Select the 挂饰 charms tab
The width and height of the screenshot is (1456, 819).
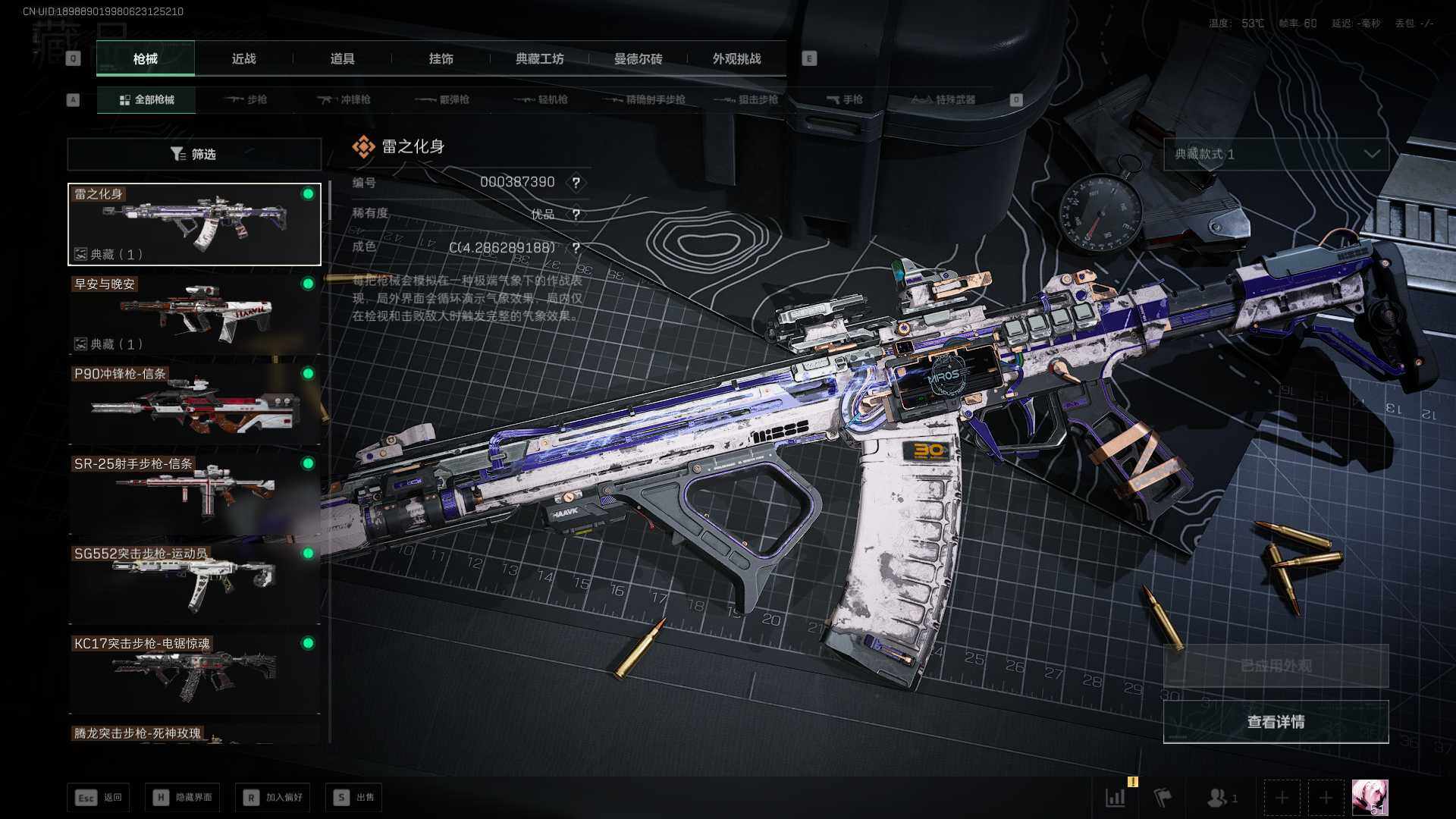441,59
